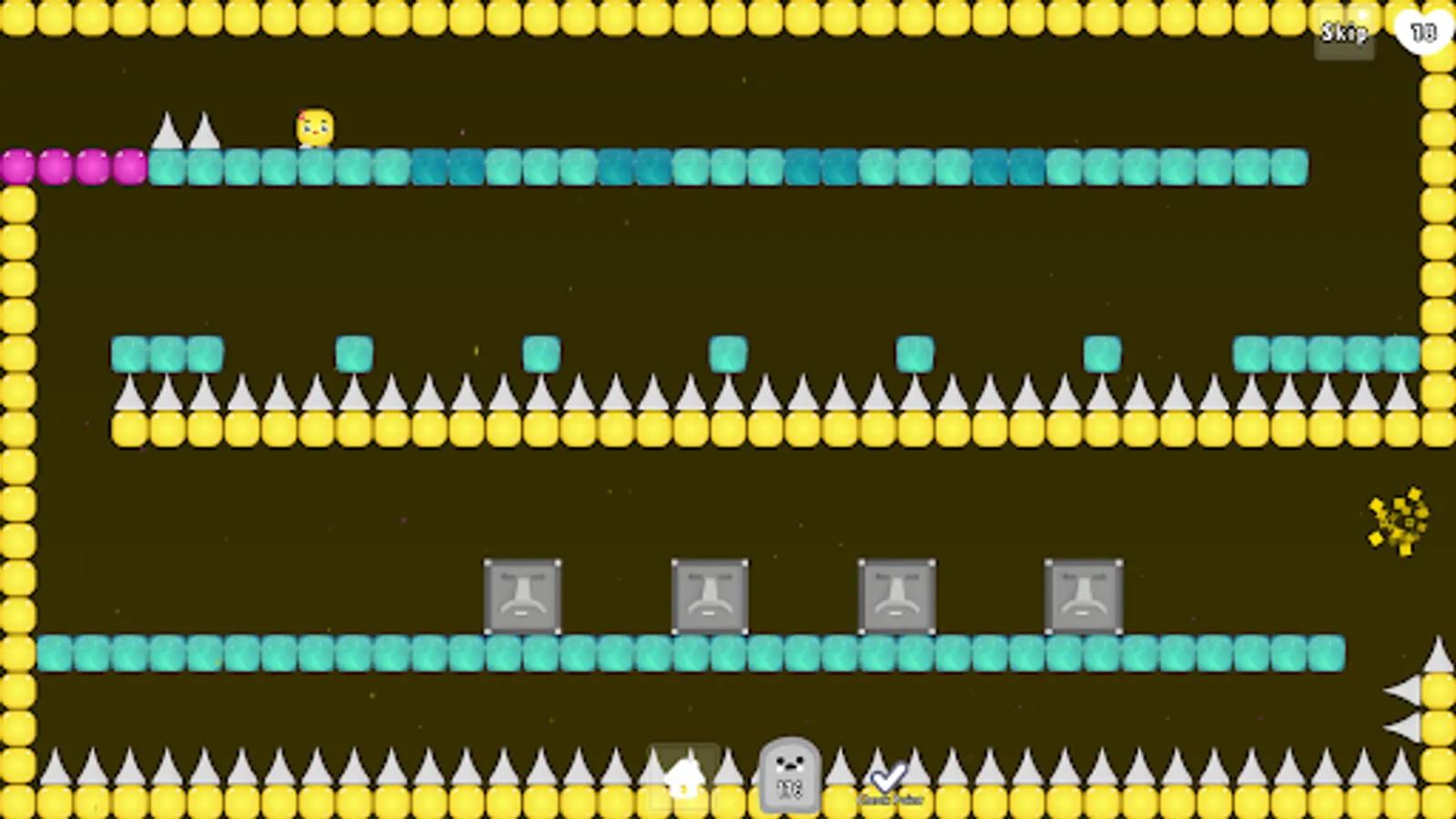Click the heart life counter showing 18
Viewport: 1456px width, 819px height.
(x=1421, y=30)
